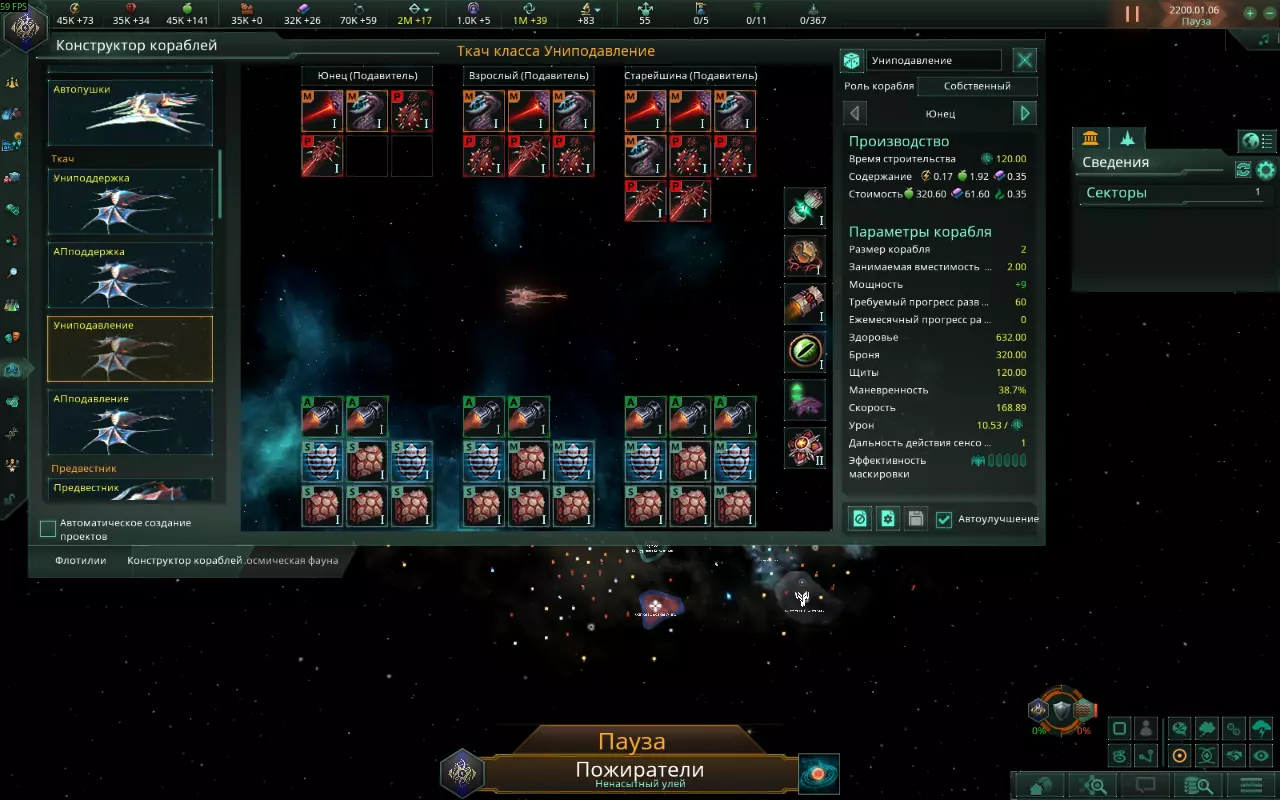Viewport: 1280px width, 800px height.
Task: Toggle the Автоулучшение checkbox
Action: pos(944,519)
